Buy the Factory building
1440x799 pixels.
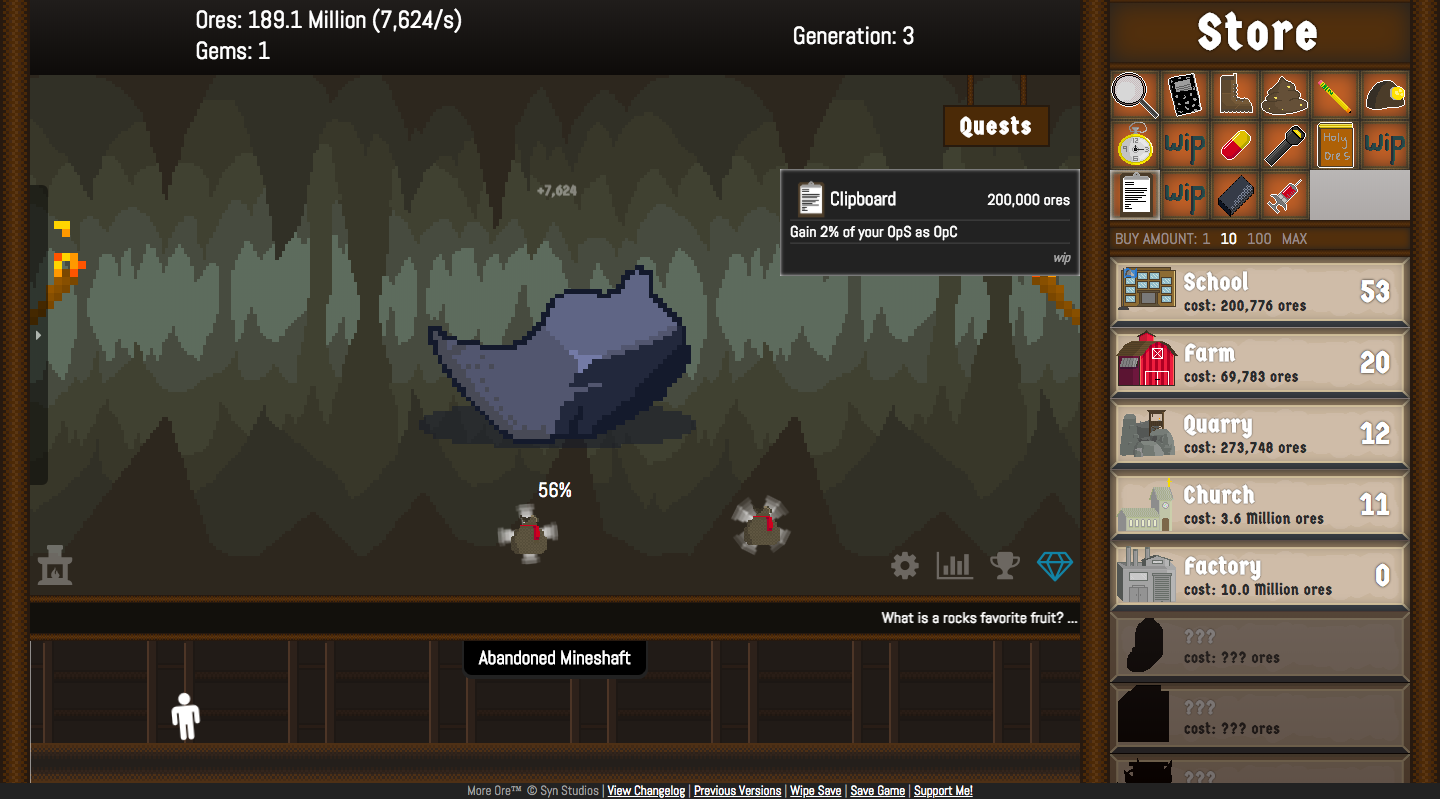tap(1259, 575)
